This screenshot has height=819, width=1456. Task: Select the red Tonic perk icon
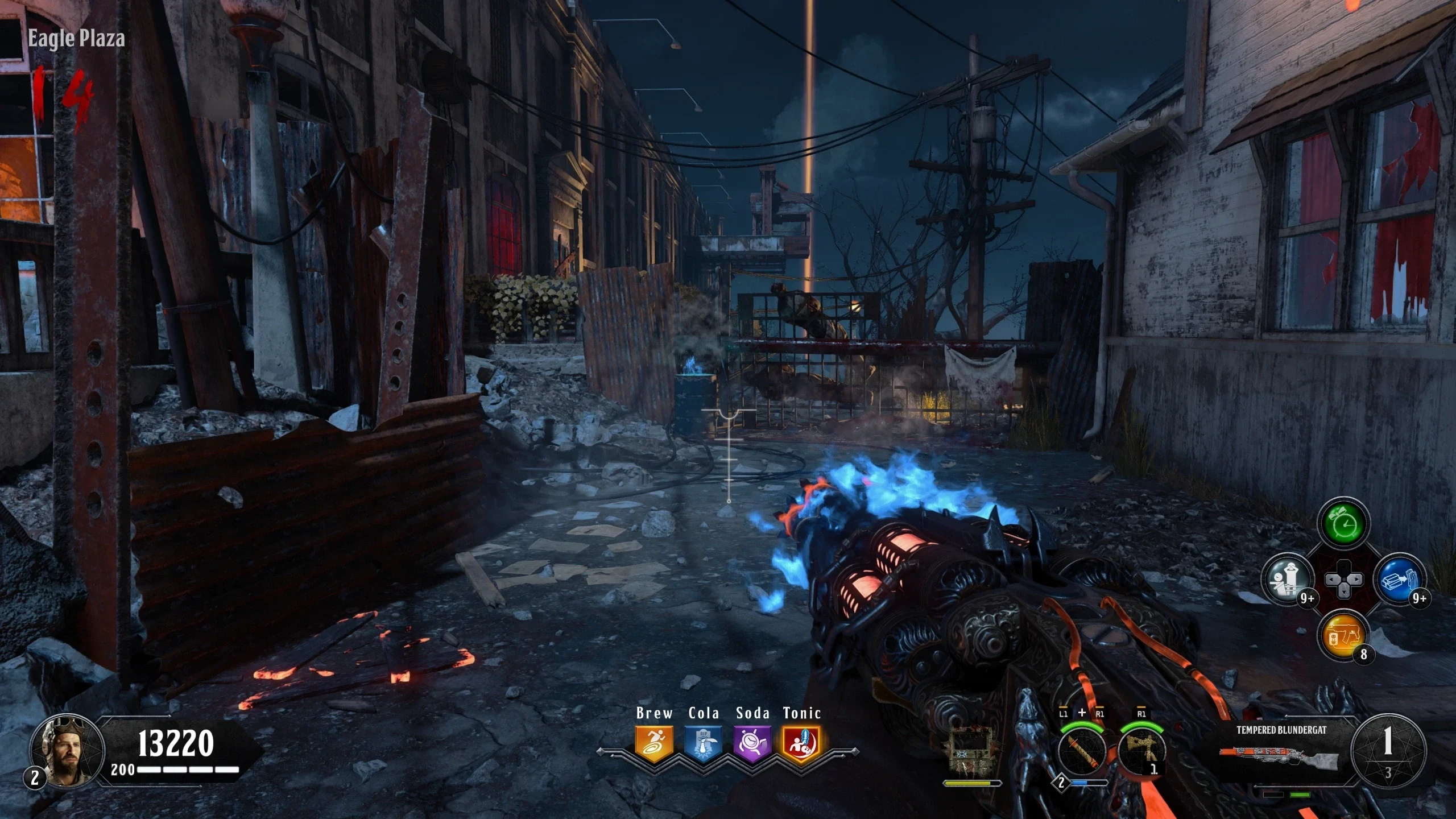pos(801,743)
